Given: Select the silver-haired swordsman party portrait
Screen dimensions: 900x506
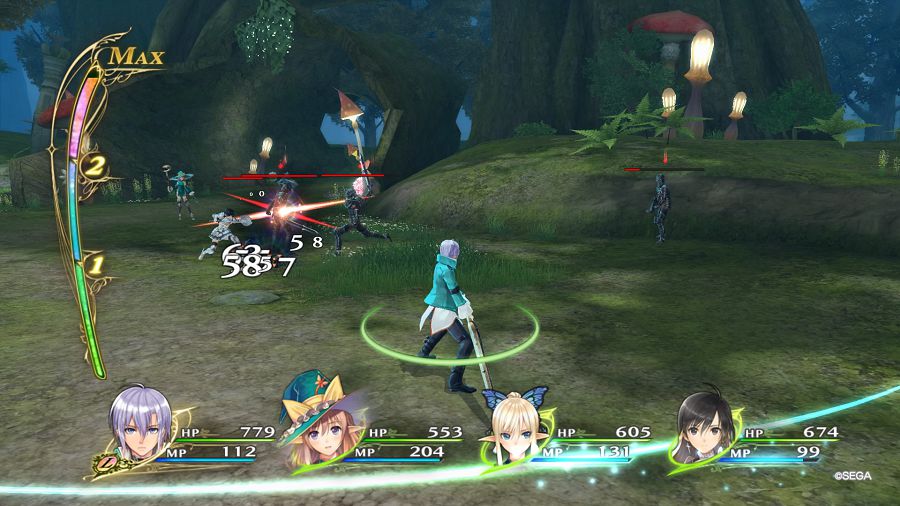Looking at the screenshot, I should click(140, 421).
